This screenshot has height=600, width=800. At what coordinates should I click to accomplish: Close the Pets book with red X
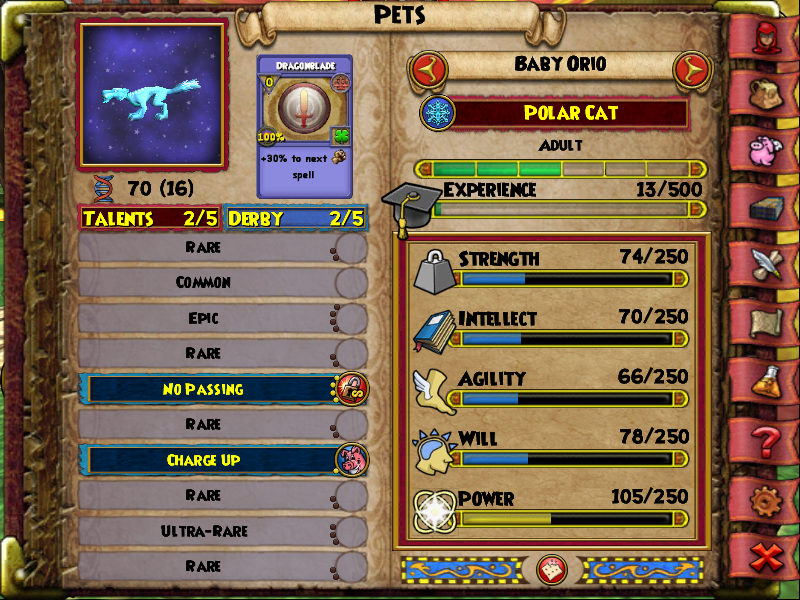pos(768,556)
